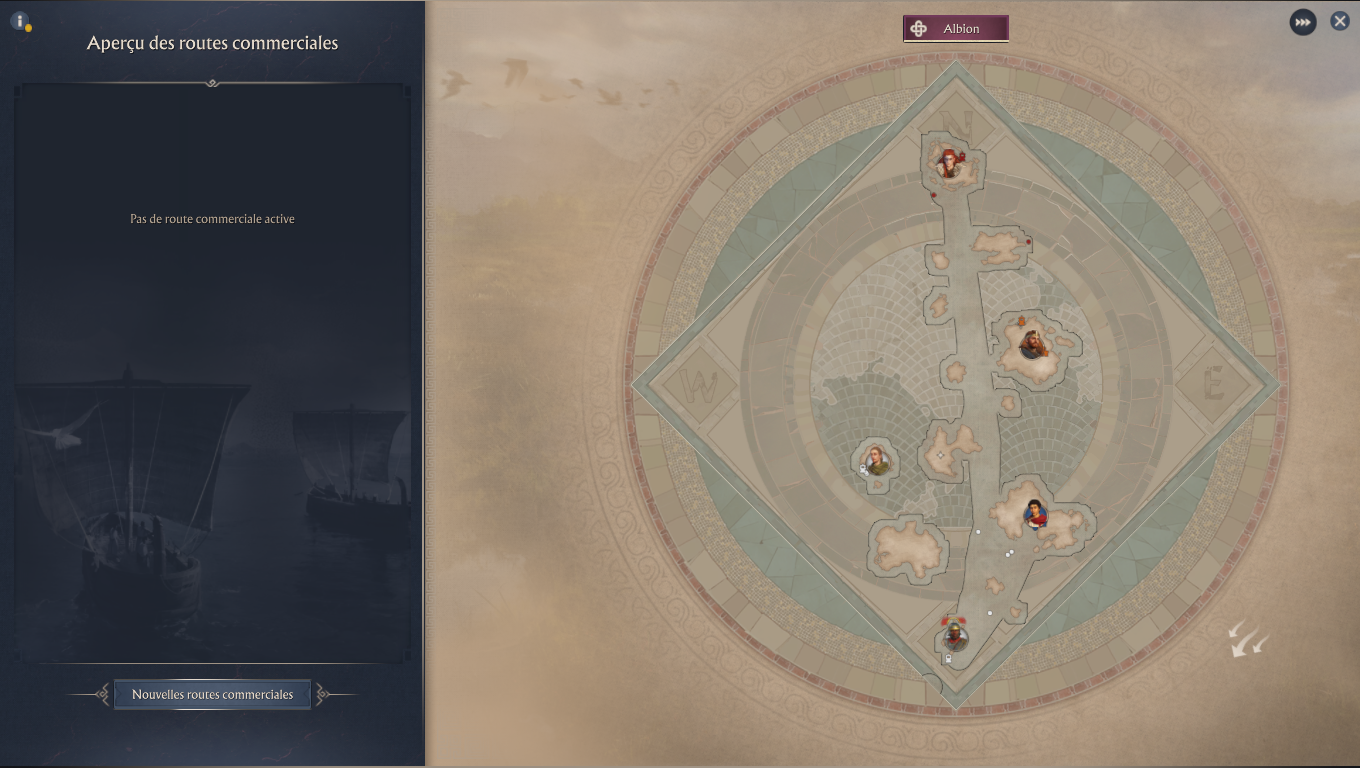Choose the bearded man portrait on the map
1360x768 pixels.
[x=1032, y=345]
